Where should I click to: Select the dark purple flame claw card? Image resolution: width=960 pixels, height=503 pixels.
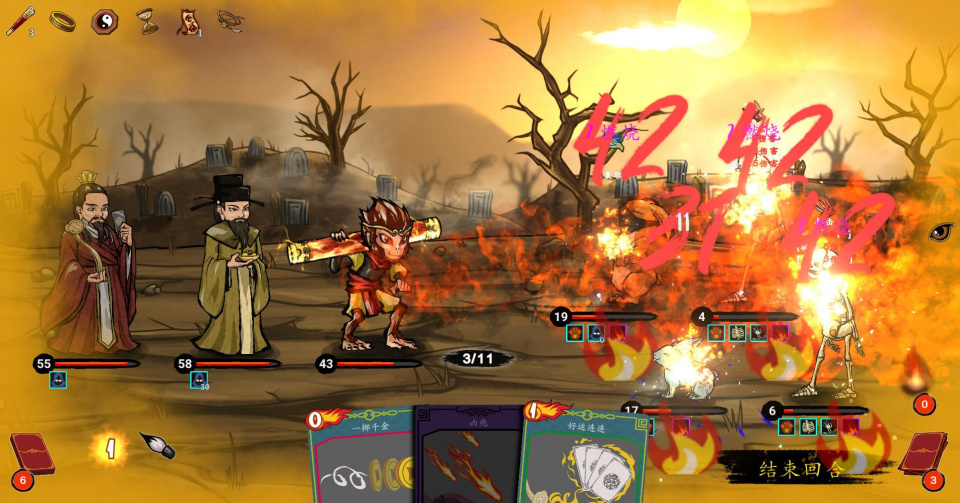click(x=468, y=462)
